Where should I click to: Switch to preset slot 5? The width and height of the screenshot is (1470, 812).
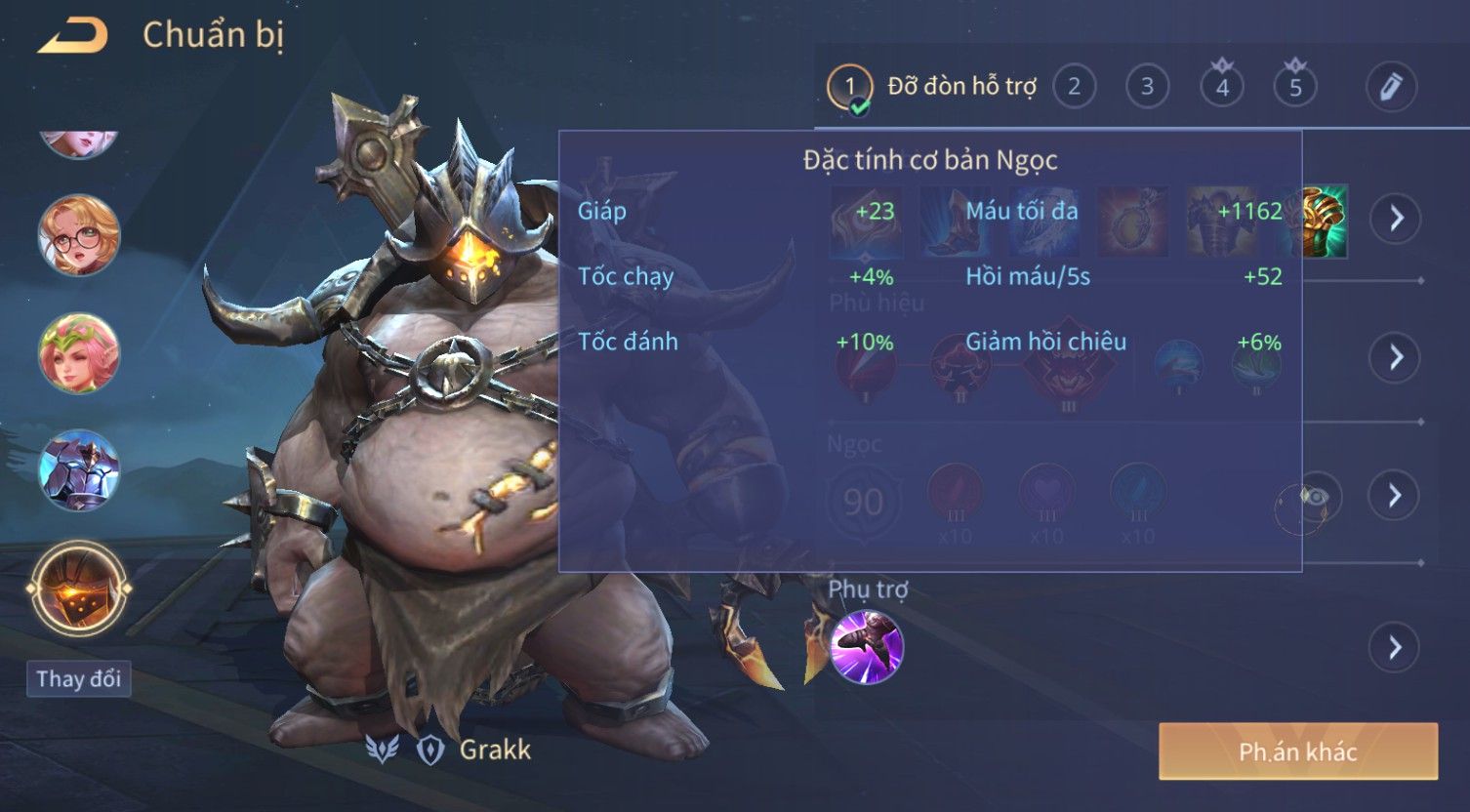click(x=1295, y=87)
